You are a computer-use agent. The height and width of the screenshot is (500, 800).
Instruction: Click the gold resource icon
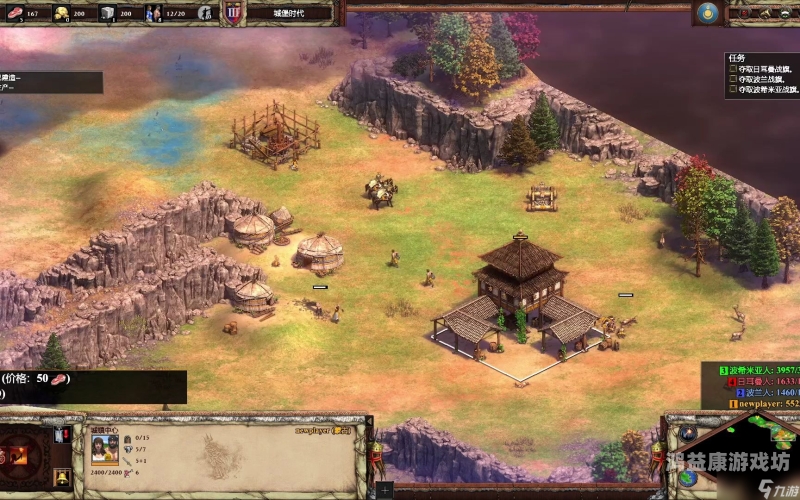pyautogui.click(x=60, y=13)
